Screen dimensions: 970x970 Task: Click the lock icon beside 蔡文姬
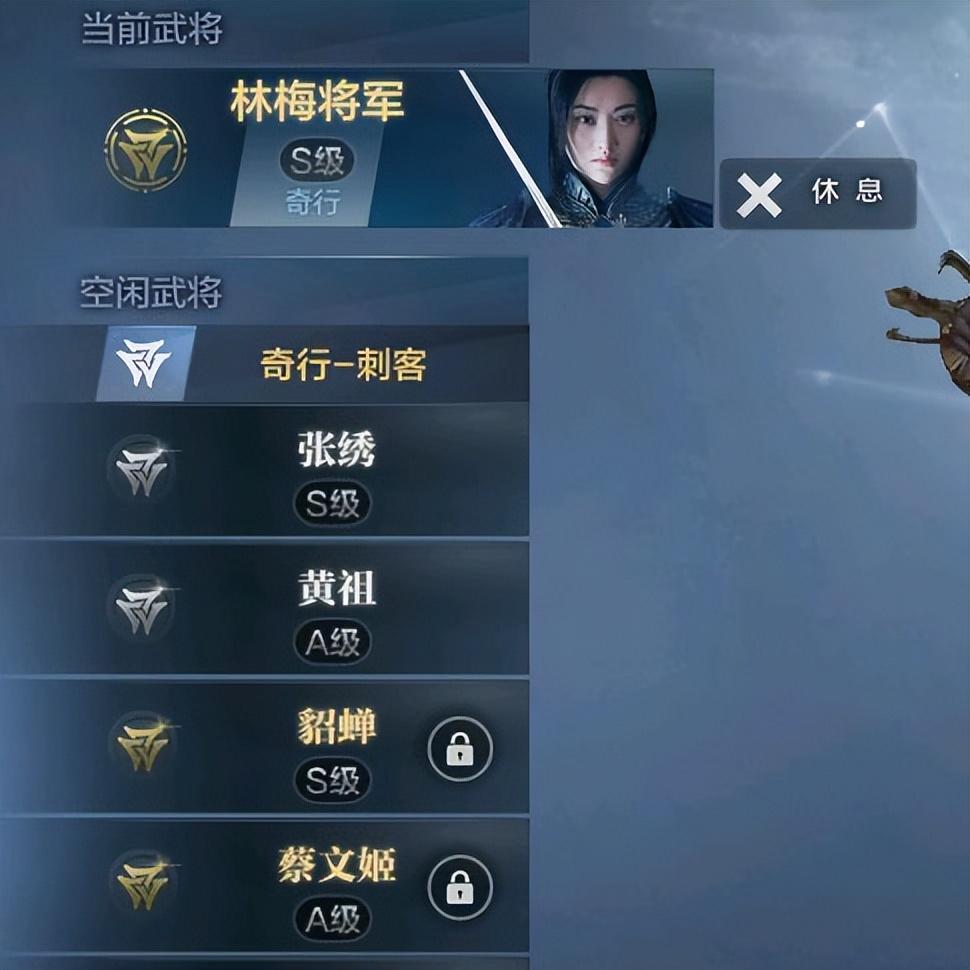460,887
